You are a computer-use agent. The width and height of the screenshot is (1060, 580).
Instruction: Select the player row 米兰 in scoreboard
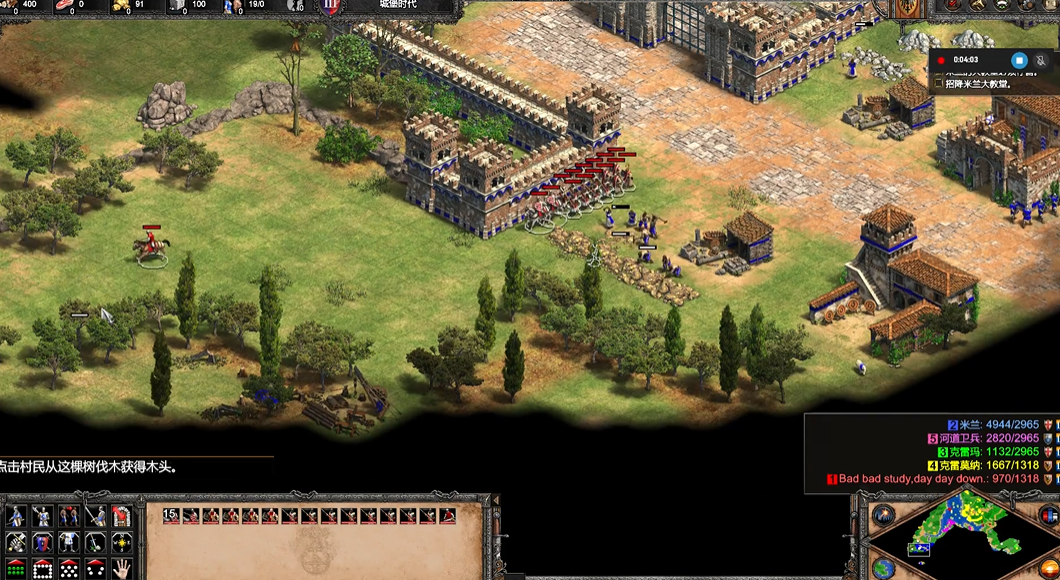[1000, 425]
